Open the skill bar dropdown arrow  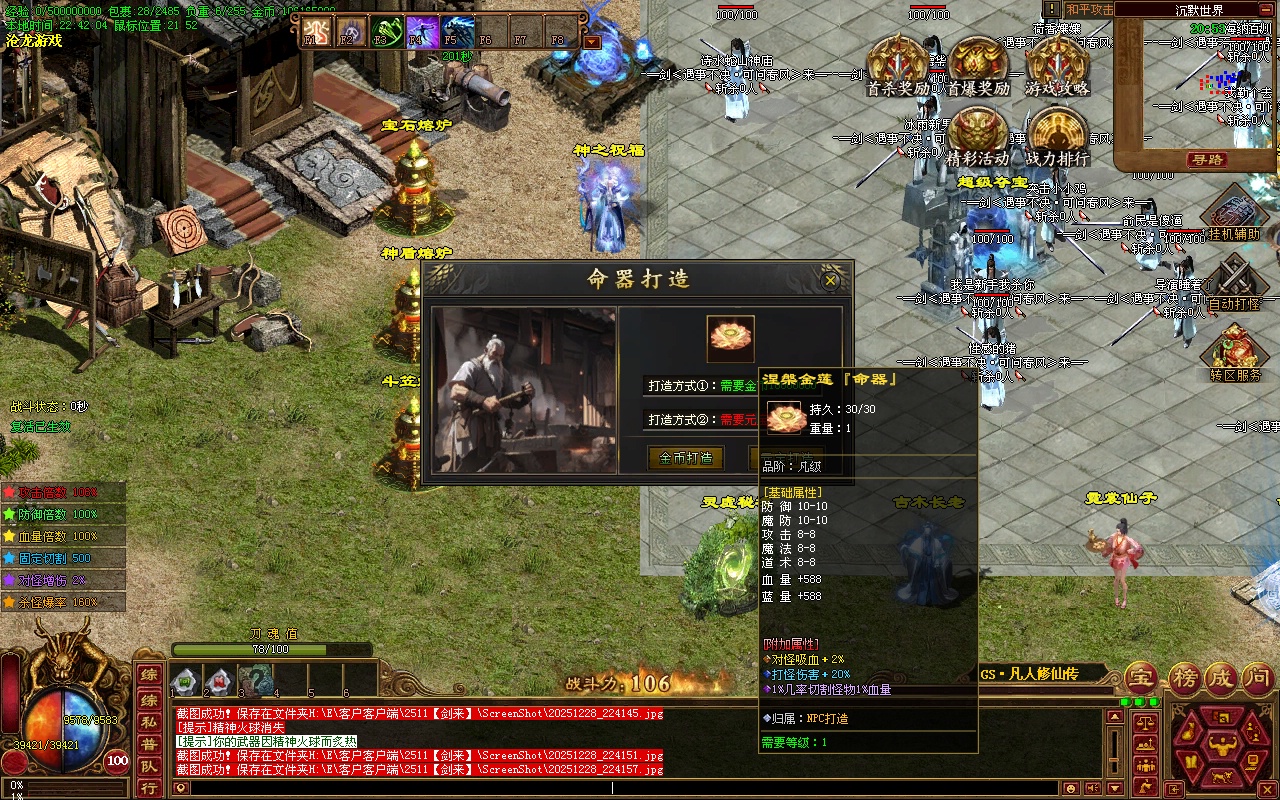pyautogui.click(x=591, y=42)
